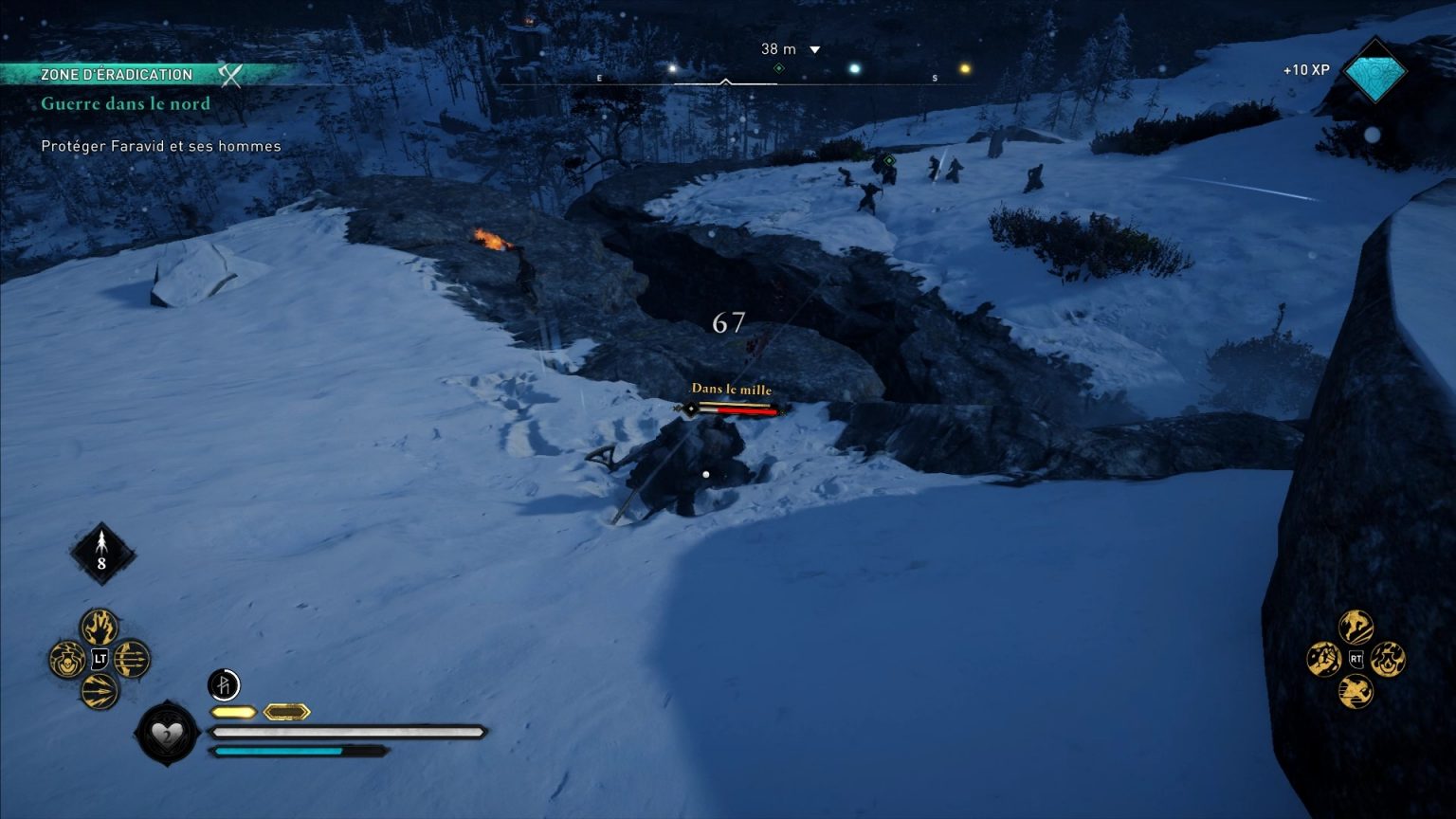
Task: Select the mount ability atop the RT wheel
Action: pyautogui.click(x=1356, y=625)
